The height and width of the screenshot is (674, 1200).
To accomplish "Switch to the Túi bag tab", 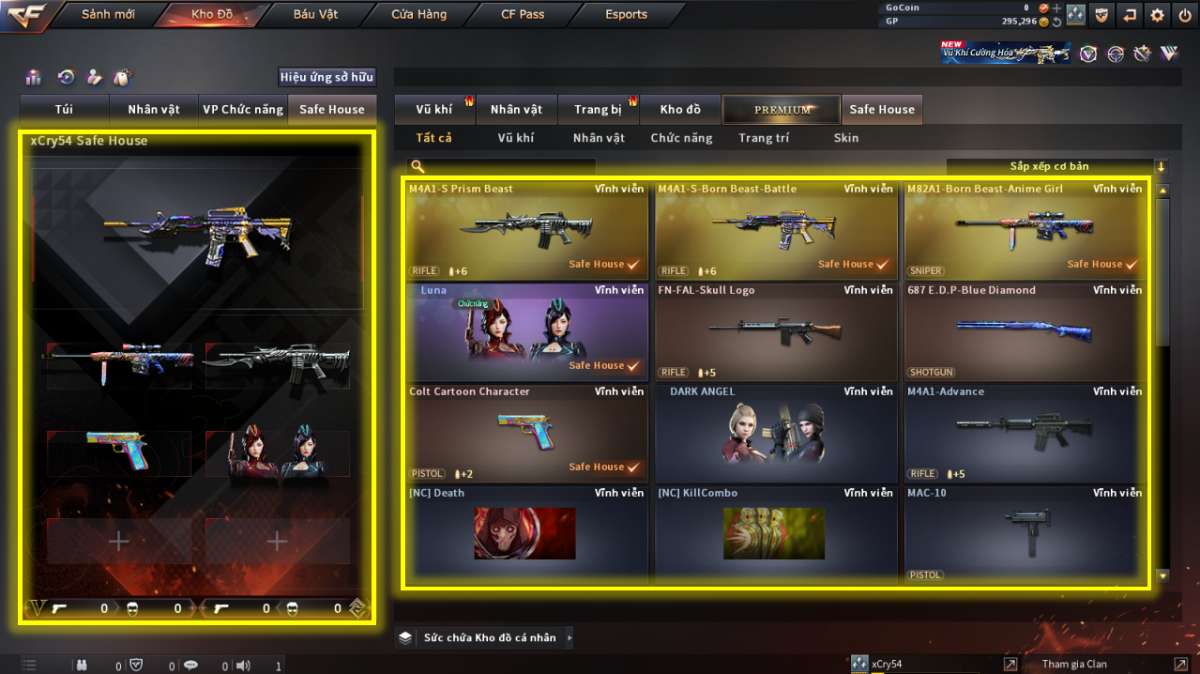I will (65, 109).
